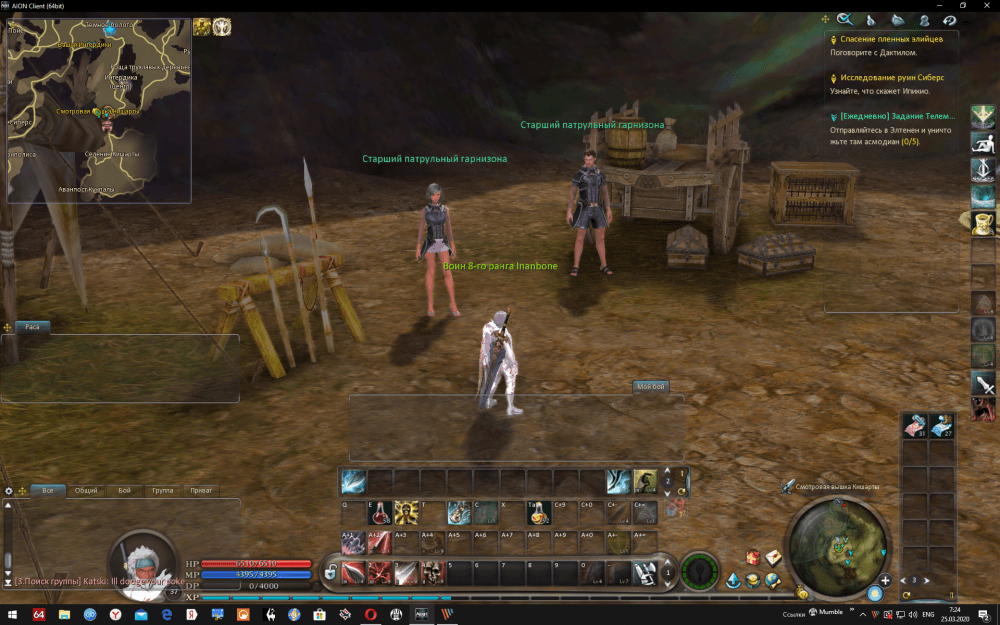This screenshot has width=1000, height=625.
Task: Open Windows Start menu on taskbar
Action: coord(10,614)
